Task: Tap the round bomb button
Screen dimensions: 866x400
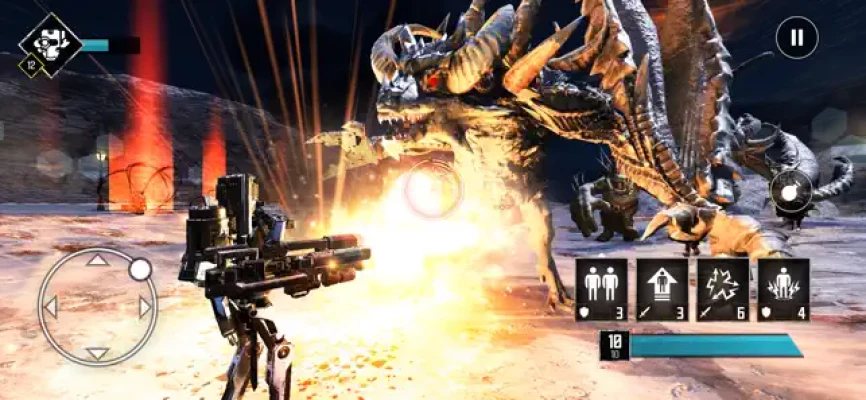Action: coord(791,193)
